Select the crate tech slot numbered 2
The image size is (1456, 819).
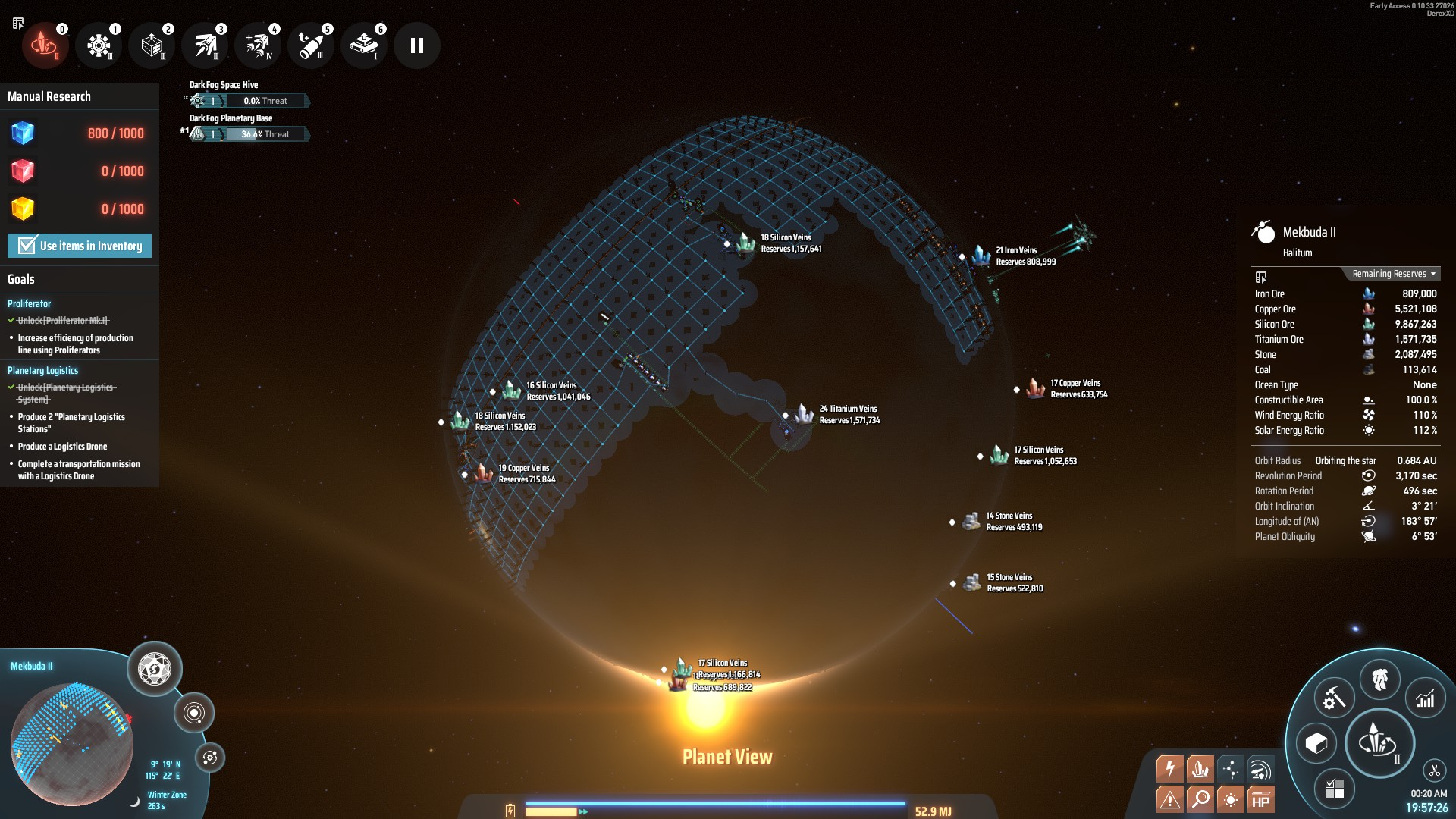click(x=152, y=45)
